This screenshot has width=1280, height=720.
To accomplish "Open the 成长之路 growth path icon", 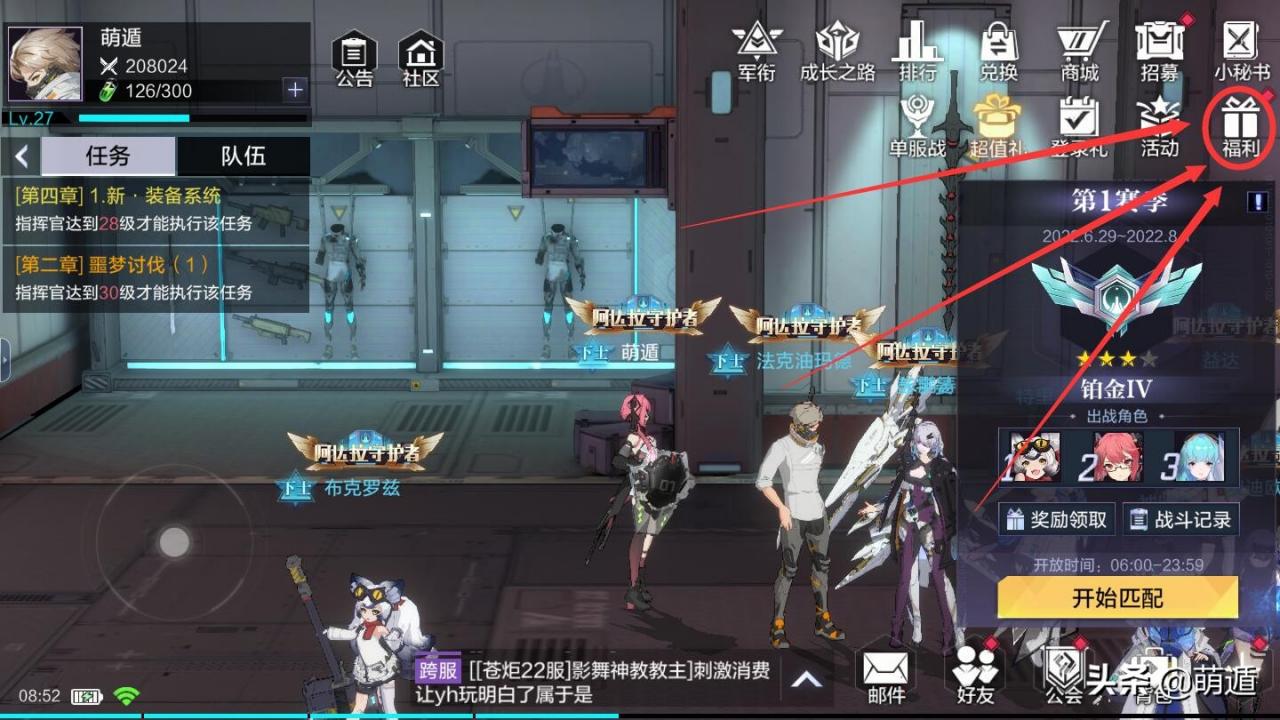I will point(836,50).
